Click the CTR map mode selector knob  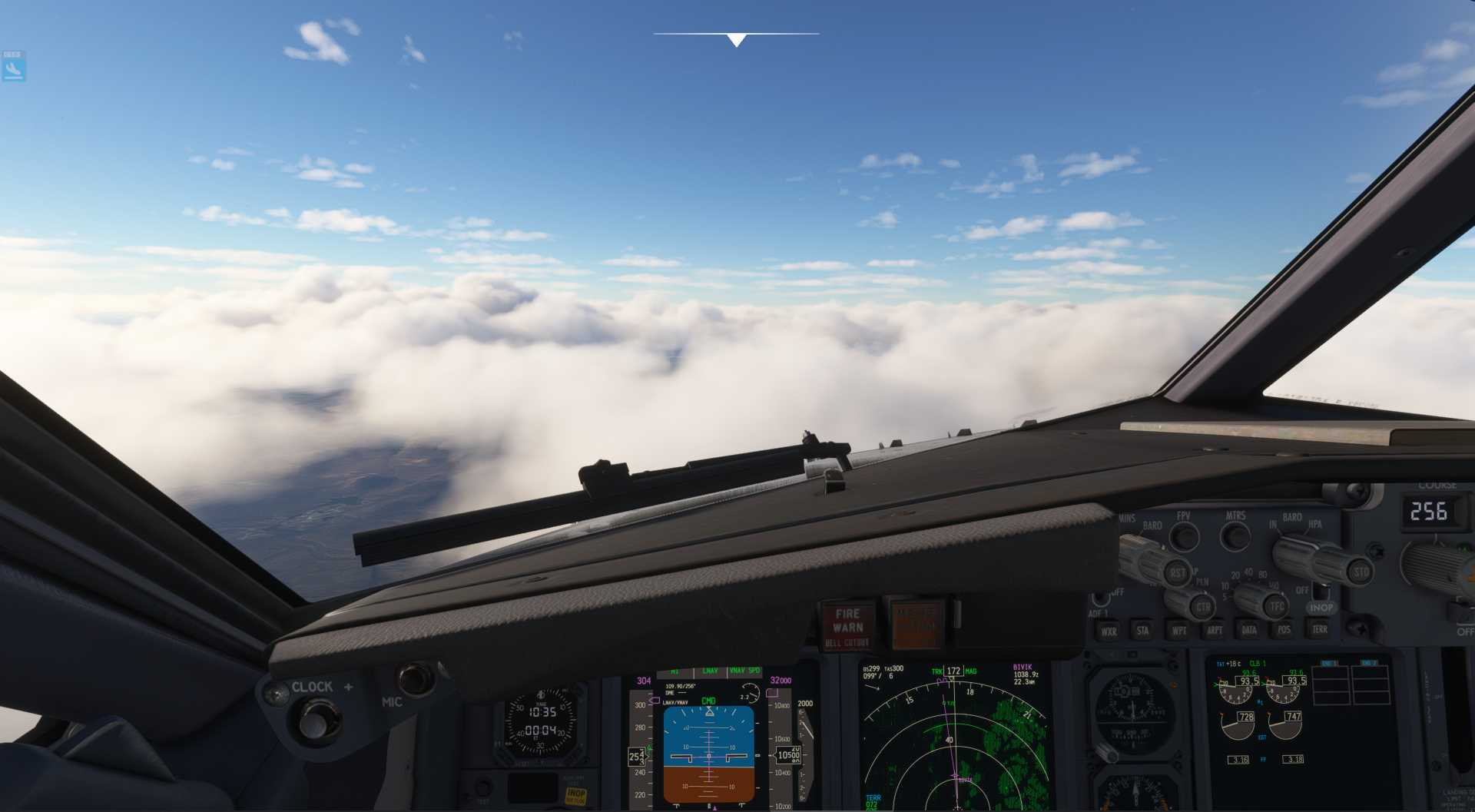coord(1204,607)
